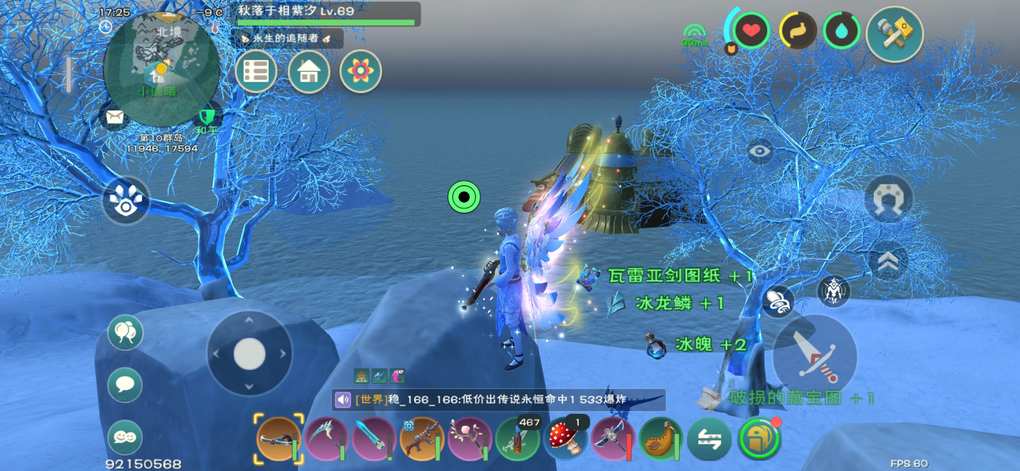Image resolution: width=1020 pixels, height=471 pixels.
Task: Select the blue sword hotbar slot
Action: 373,438
